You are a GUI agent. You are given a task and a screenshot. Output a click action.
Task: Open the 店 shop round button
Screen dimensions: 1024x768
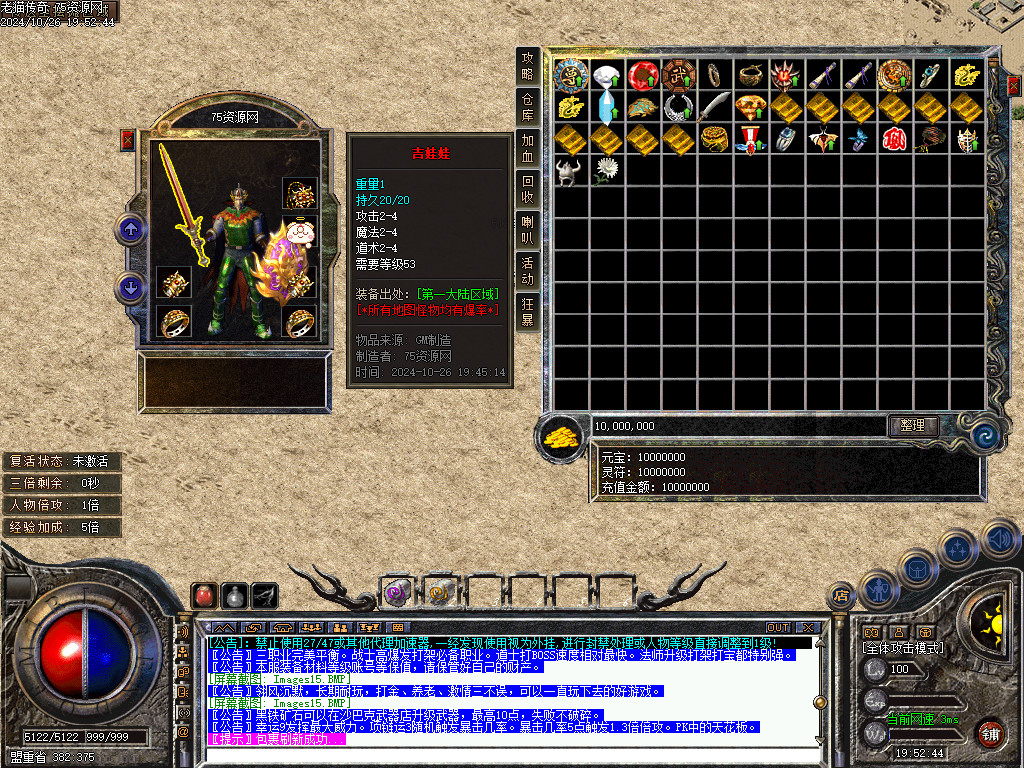click(842, 597)
